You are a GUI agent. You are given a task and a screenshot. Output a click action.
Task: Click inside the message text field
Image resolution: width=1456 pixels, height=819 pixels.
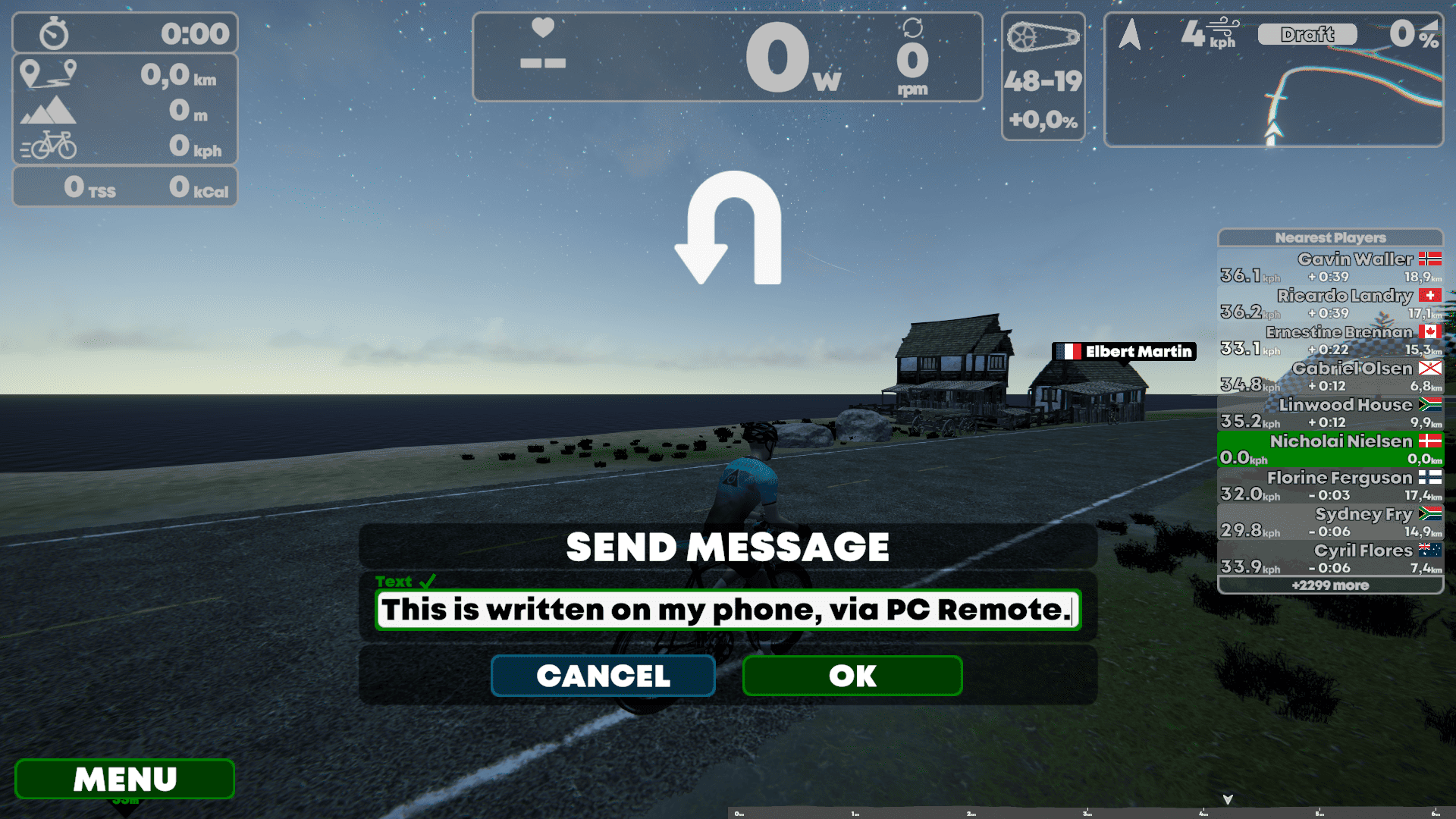(x=726, y=610)
